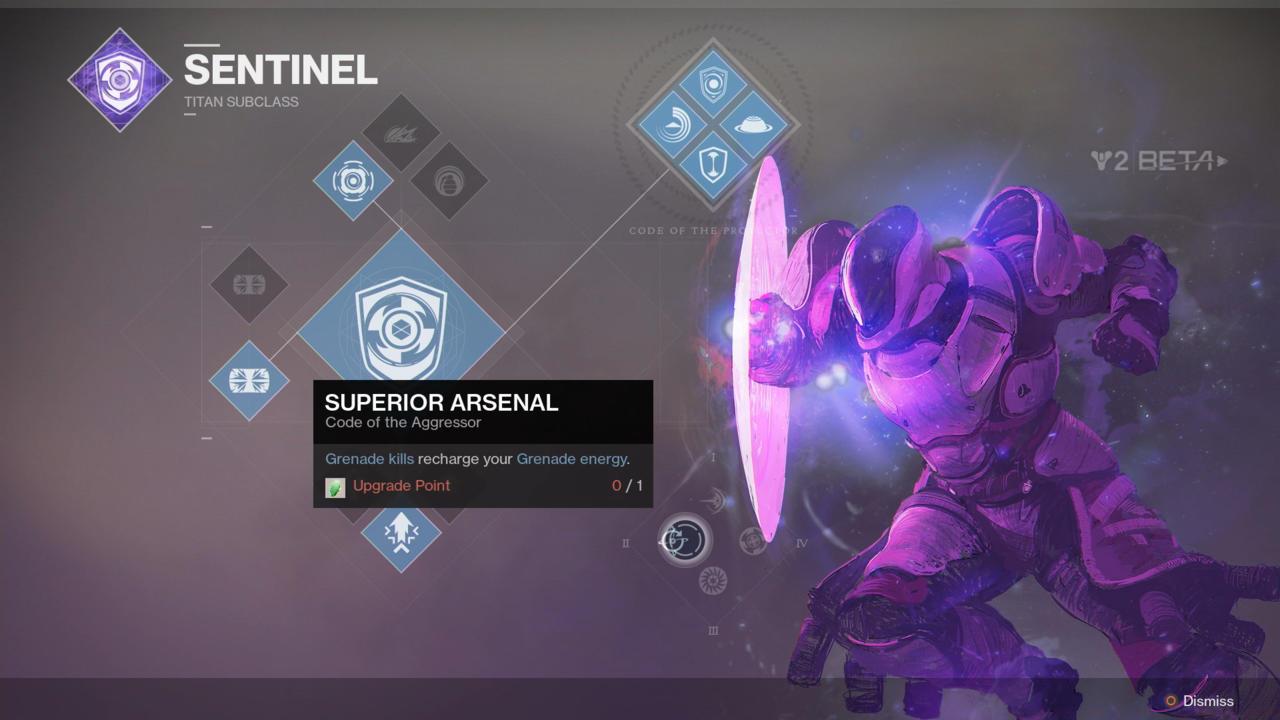This screenshot has width=1280, height=720.
Task: Click the Upgrade Point 0/1 counter
Action: 624,486
